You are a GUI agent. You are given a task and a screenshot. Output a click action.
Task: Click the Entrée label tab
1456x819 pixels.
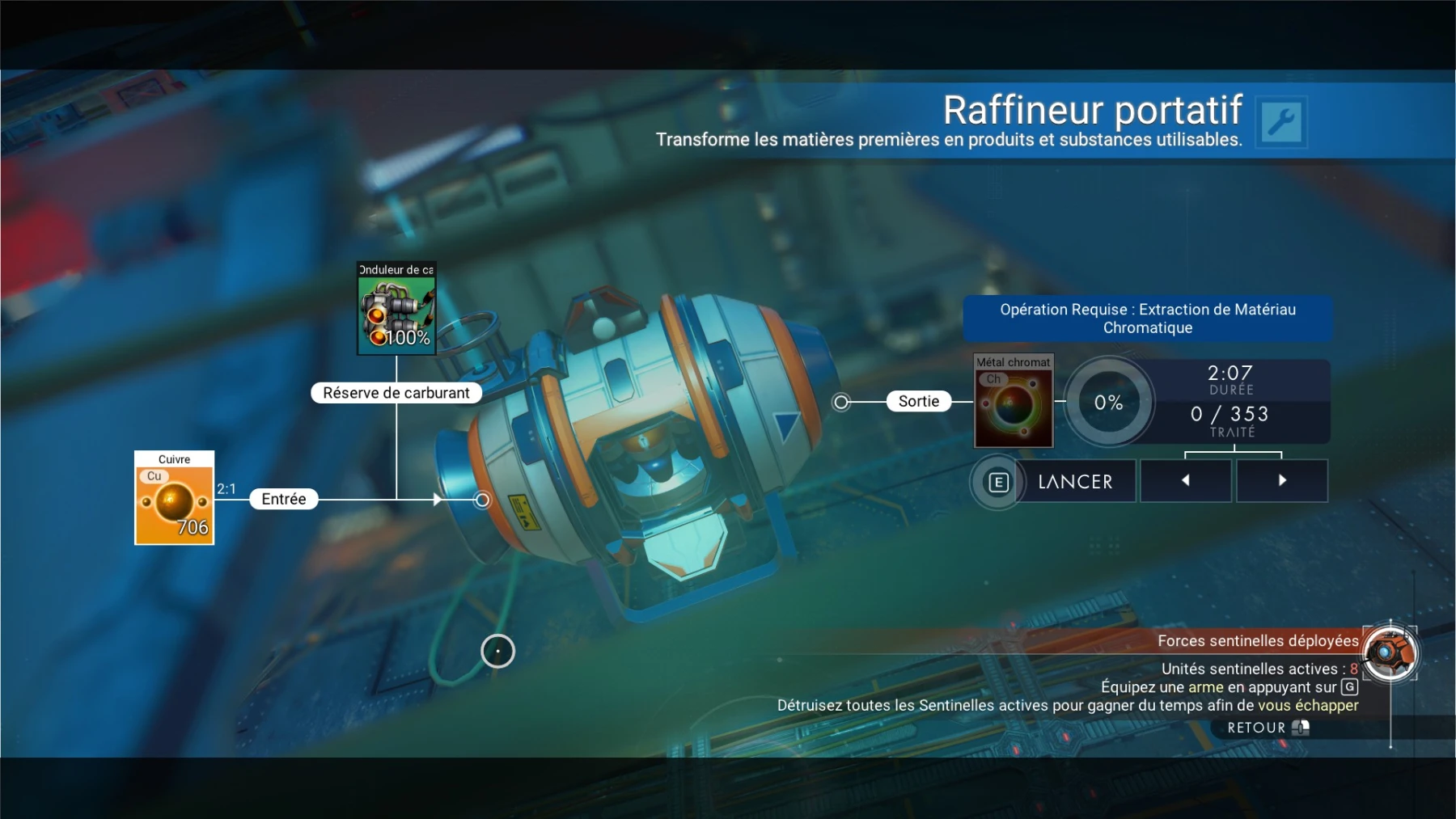(284, 499)
